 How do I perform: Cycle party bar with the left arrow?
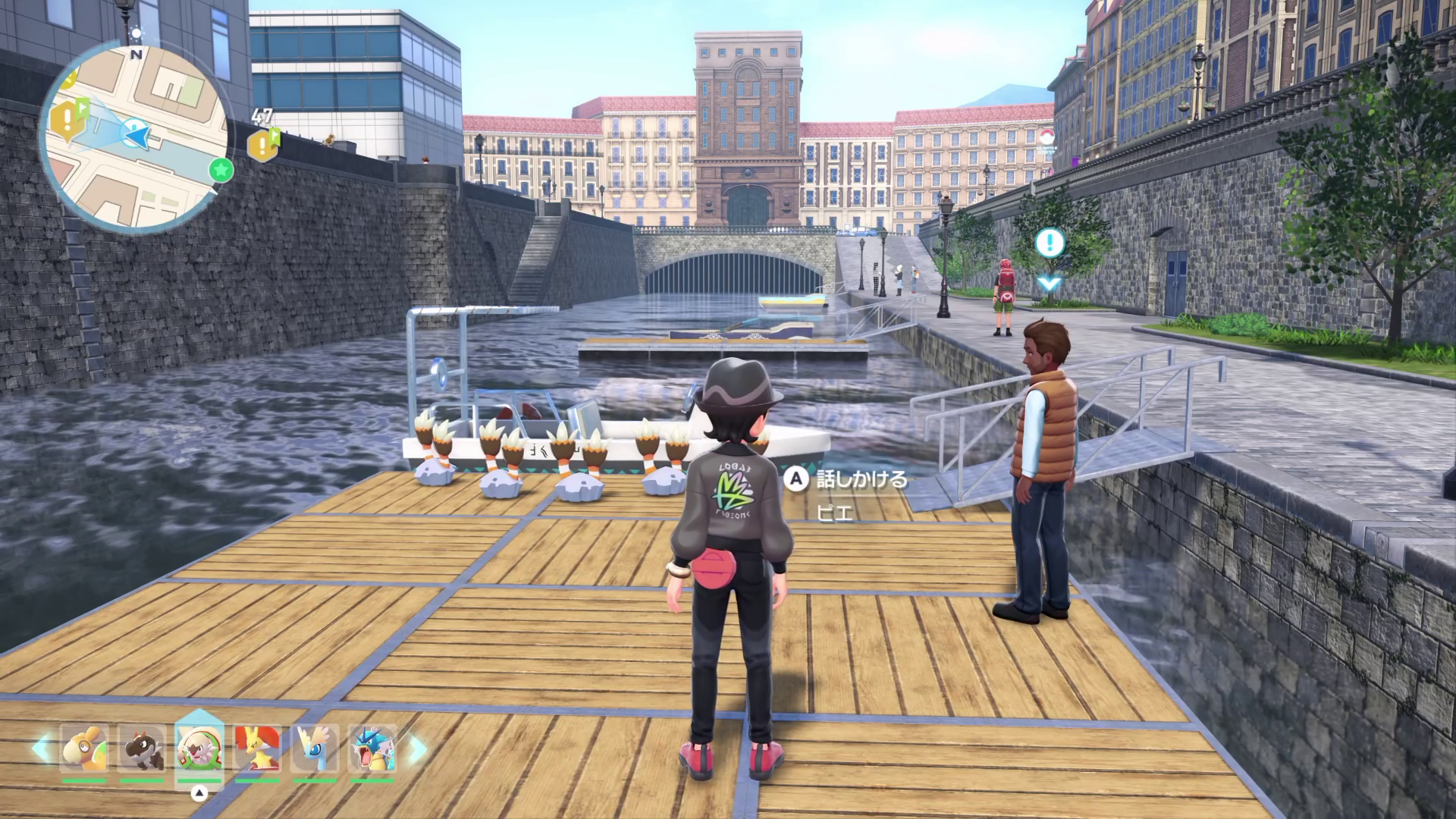pyautogui.click(x=41, y=748)
